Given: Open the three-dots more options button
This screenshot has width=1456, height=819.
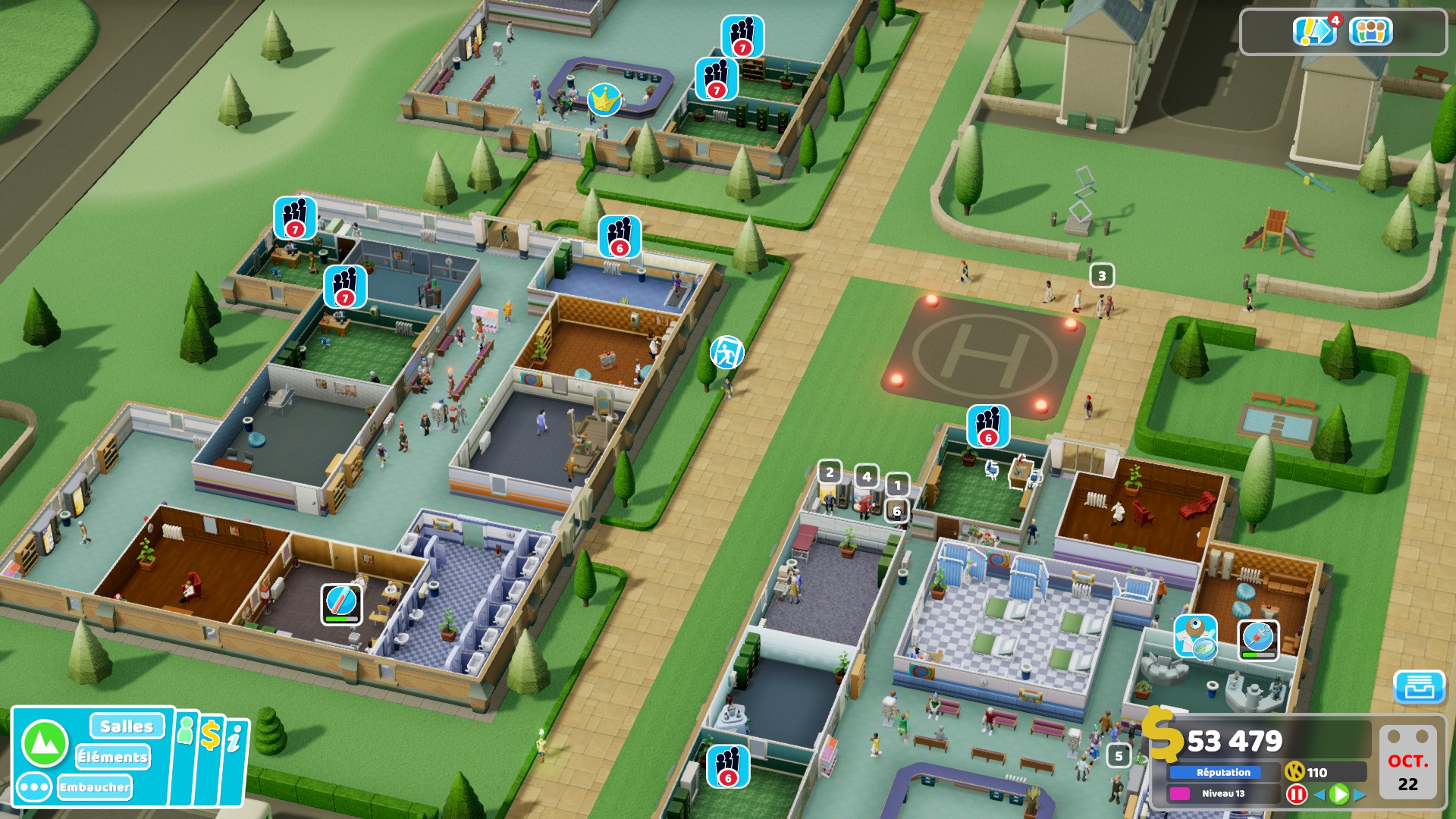Looking at the screenshot, I should 34,787.
